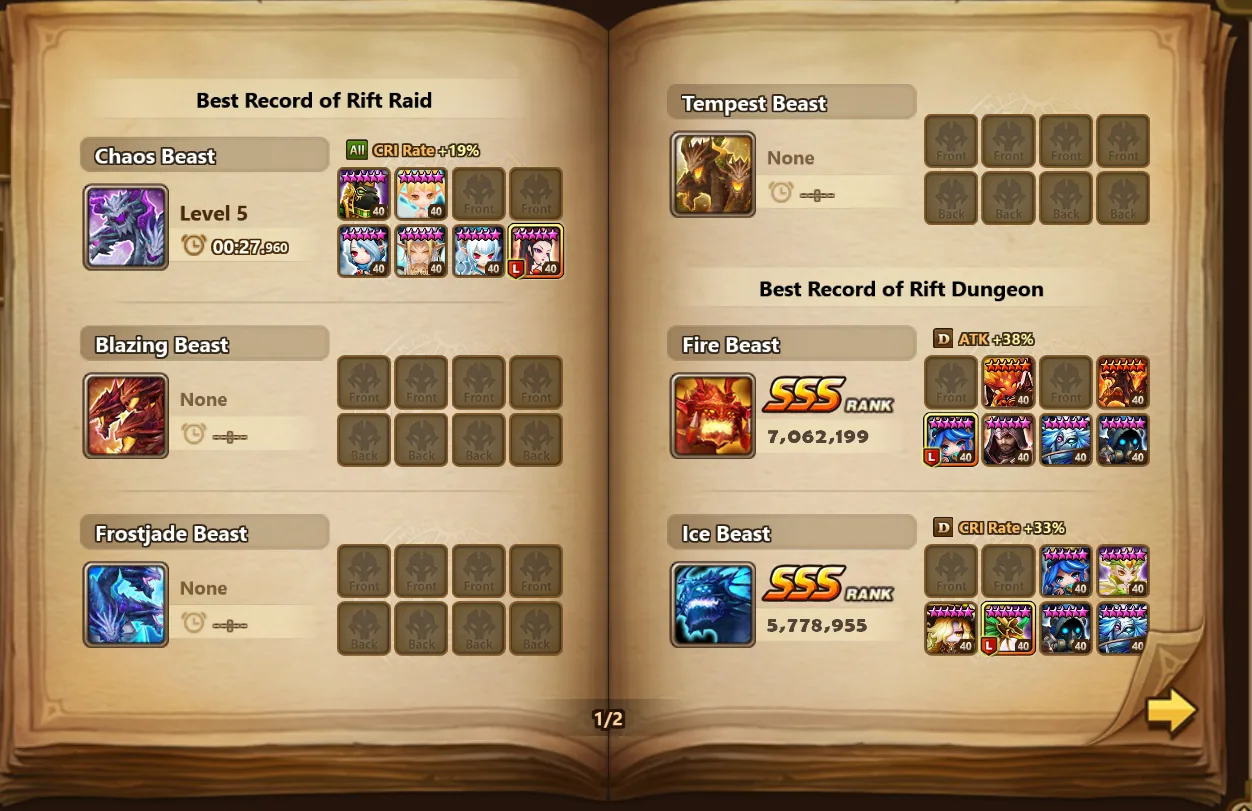Open the Blazing Beast portrait
Viewport: 1252px width, 811px height.
pos(126,416)
